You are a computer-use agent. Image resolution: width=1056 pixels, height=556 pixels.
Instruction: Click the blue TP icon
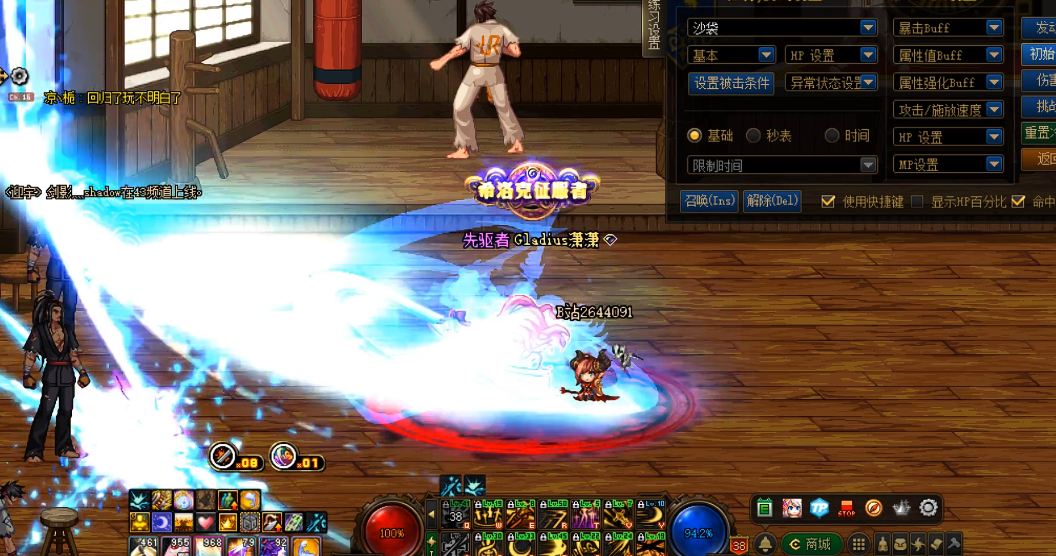820,508
